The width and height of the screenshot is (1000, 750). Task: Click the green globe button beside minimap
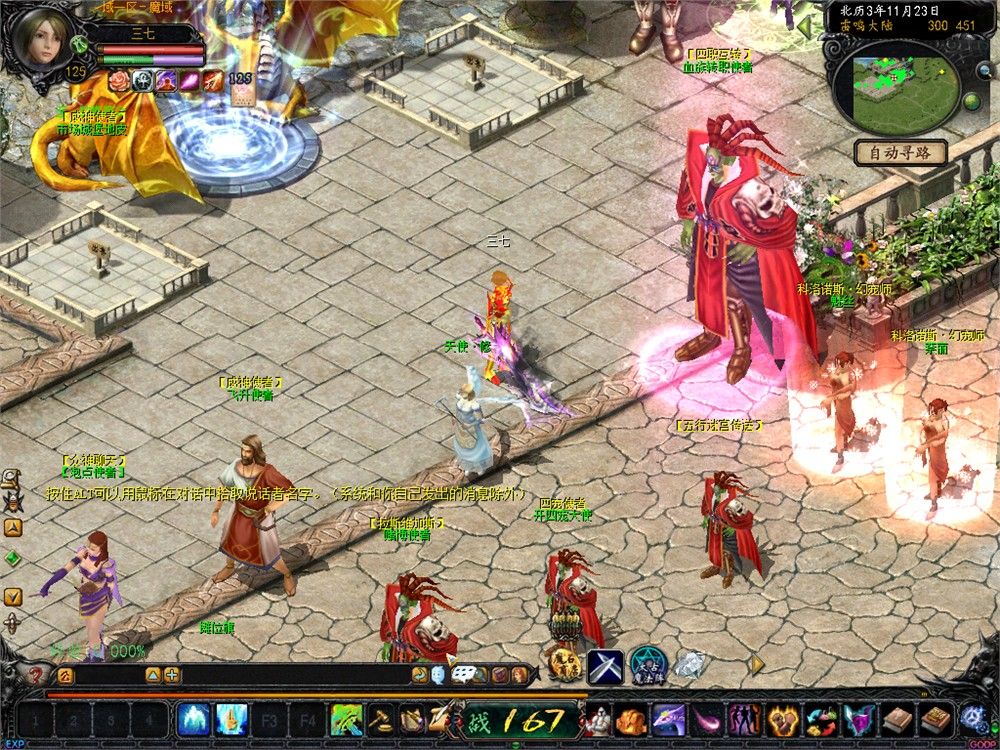970,101
